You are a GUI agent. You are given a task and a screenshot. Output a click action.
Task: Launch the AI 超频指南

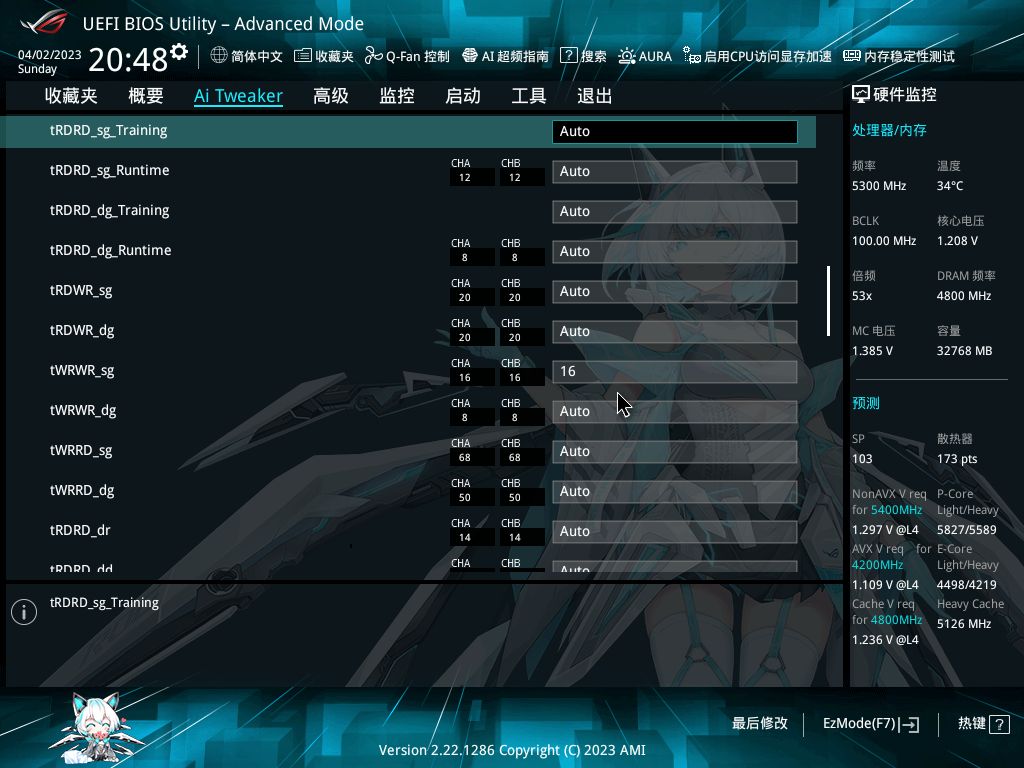coord(504,56)
